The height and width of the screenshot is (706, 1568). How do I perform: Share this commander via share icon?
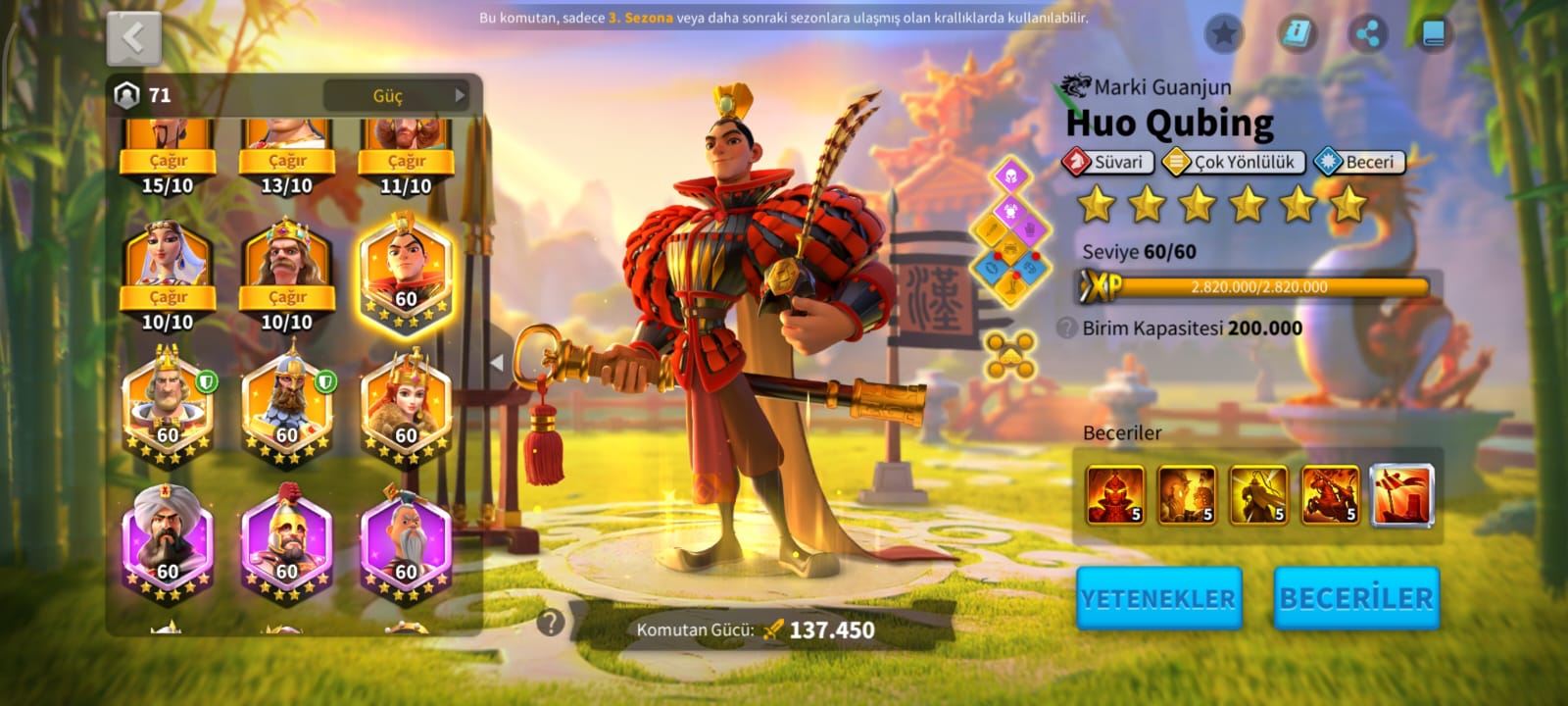pos(1368,34)
